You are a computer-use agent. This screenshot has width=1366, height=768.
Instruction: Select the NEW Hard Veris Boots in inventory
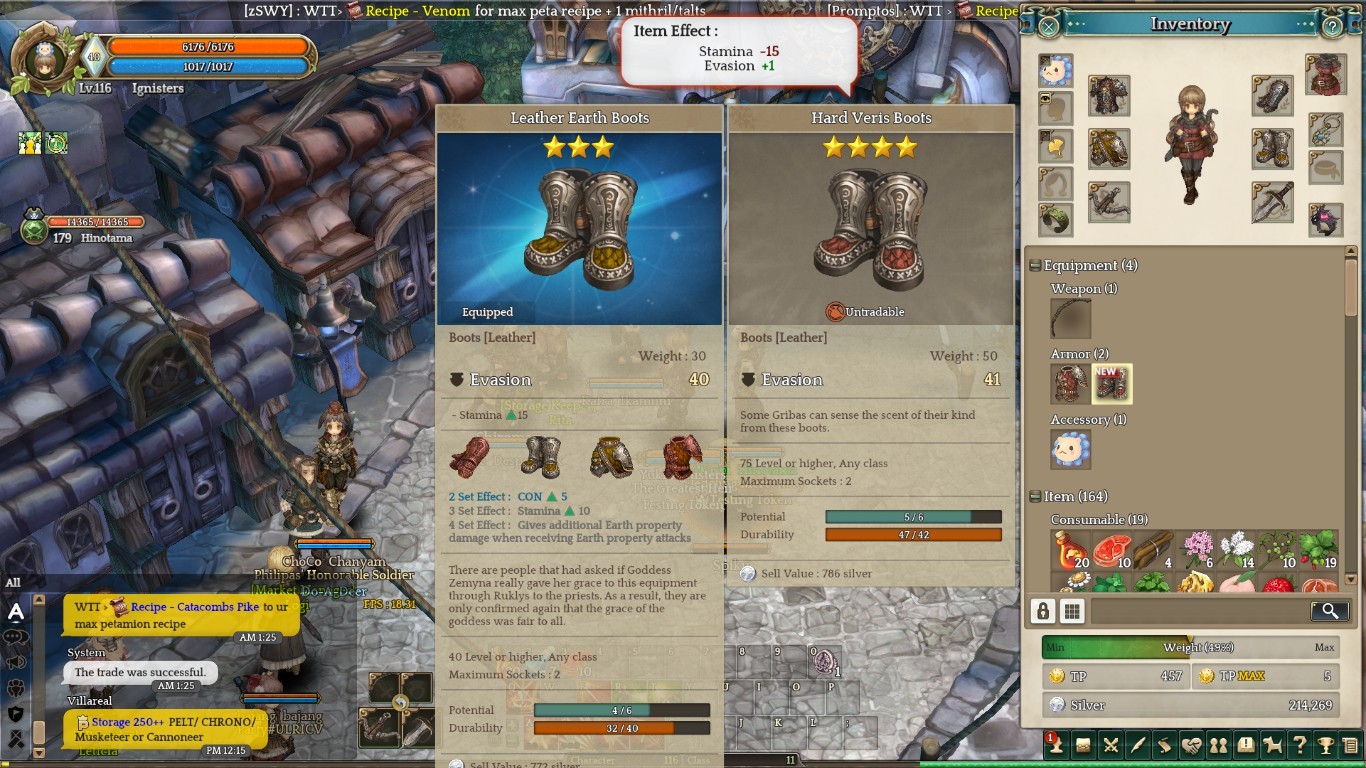(1112, 384)
